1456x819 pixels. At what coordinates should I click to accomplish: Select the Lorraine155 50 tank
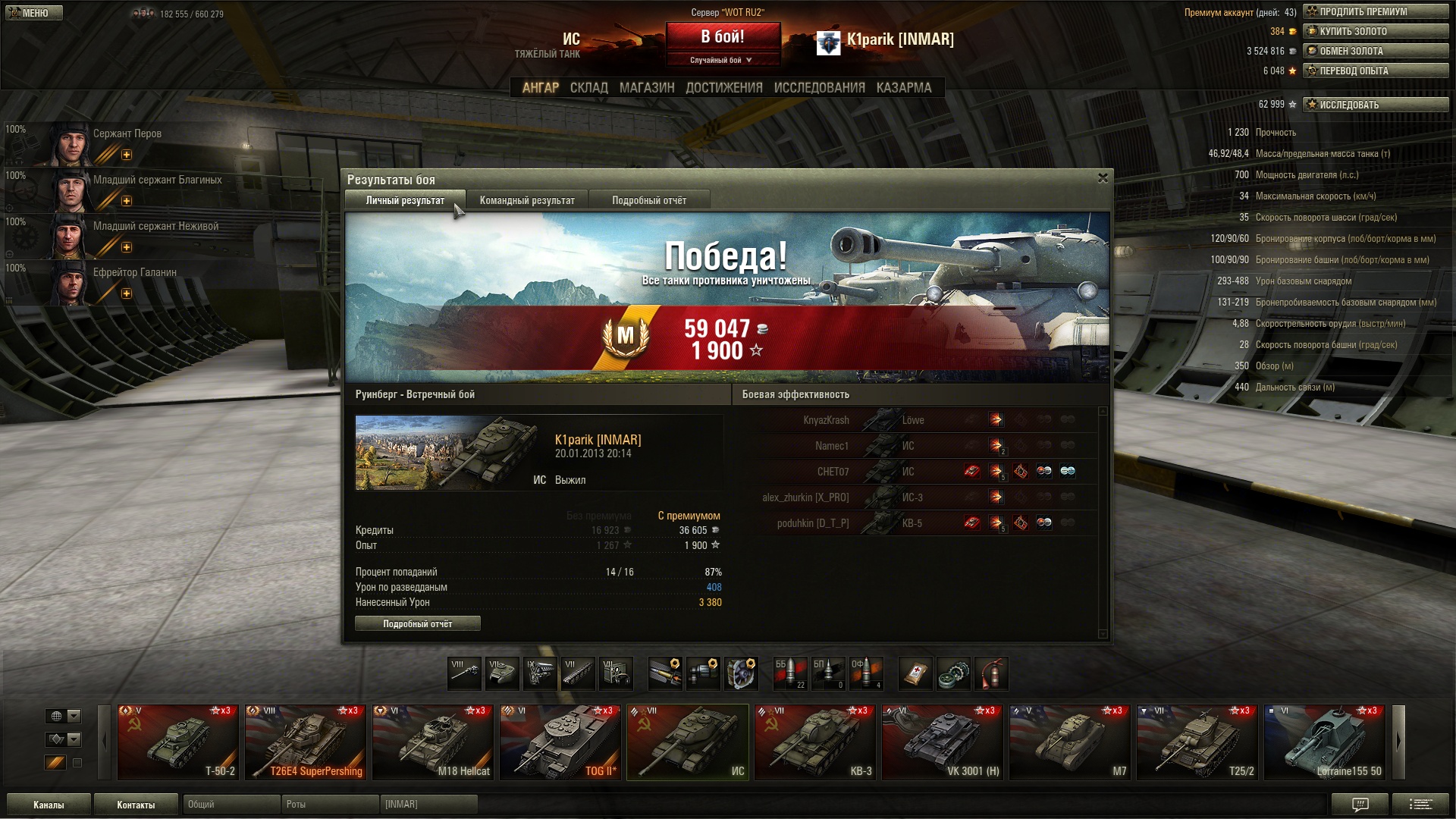[x=1324, y=742]
